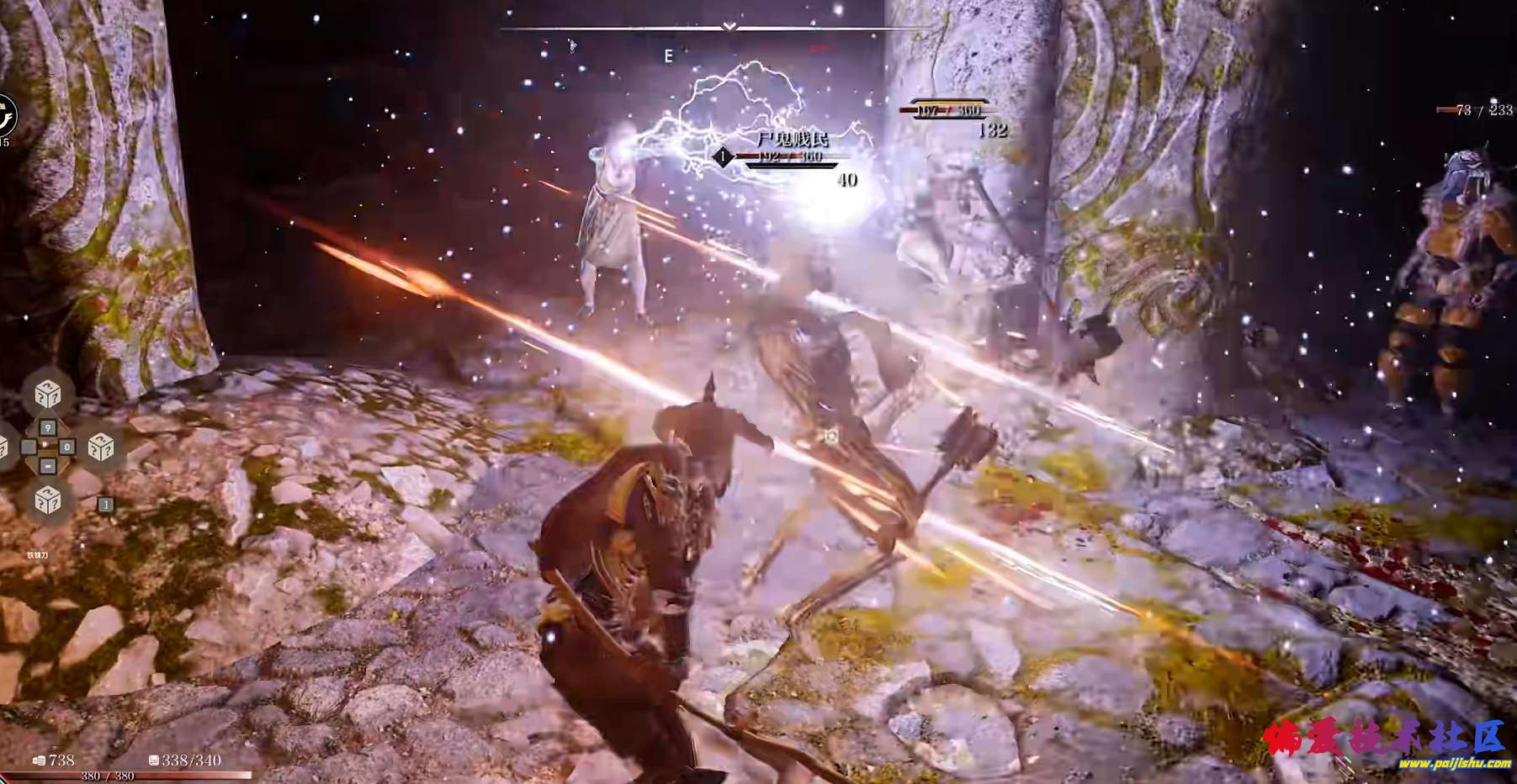Select the mystery cube slot above key 9
Viewport: 1517px width, 784px height.
click(48, 394)
